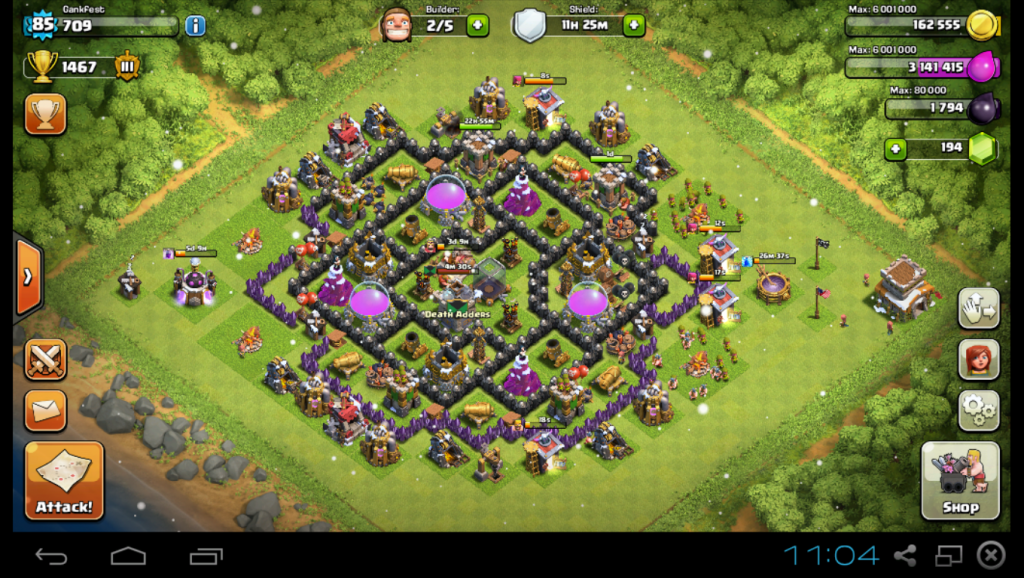Open the league badge beside trophy count
Viewport: 1024px width, 578px height.
(x=127, y=67)
